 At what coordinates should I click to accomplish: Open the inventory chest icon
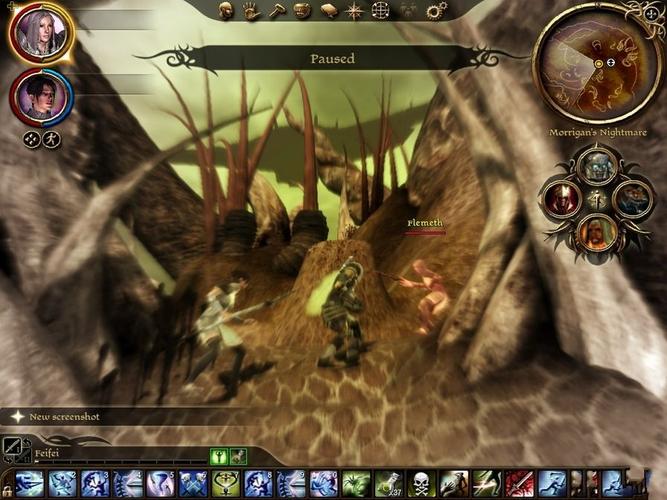[302, 11]
